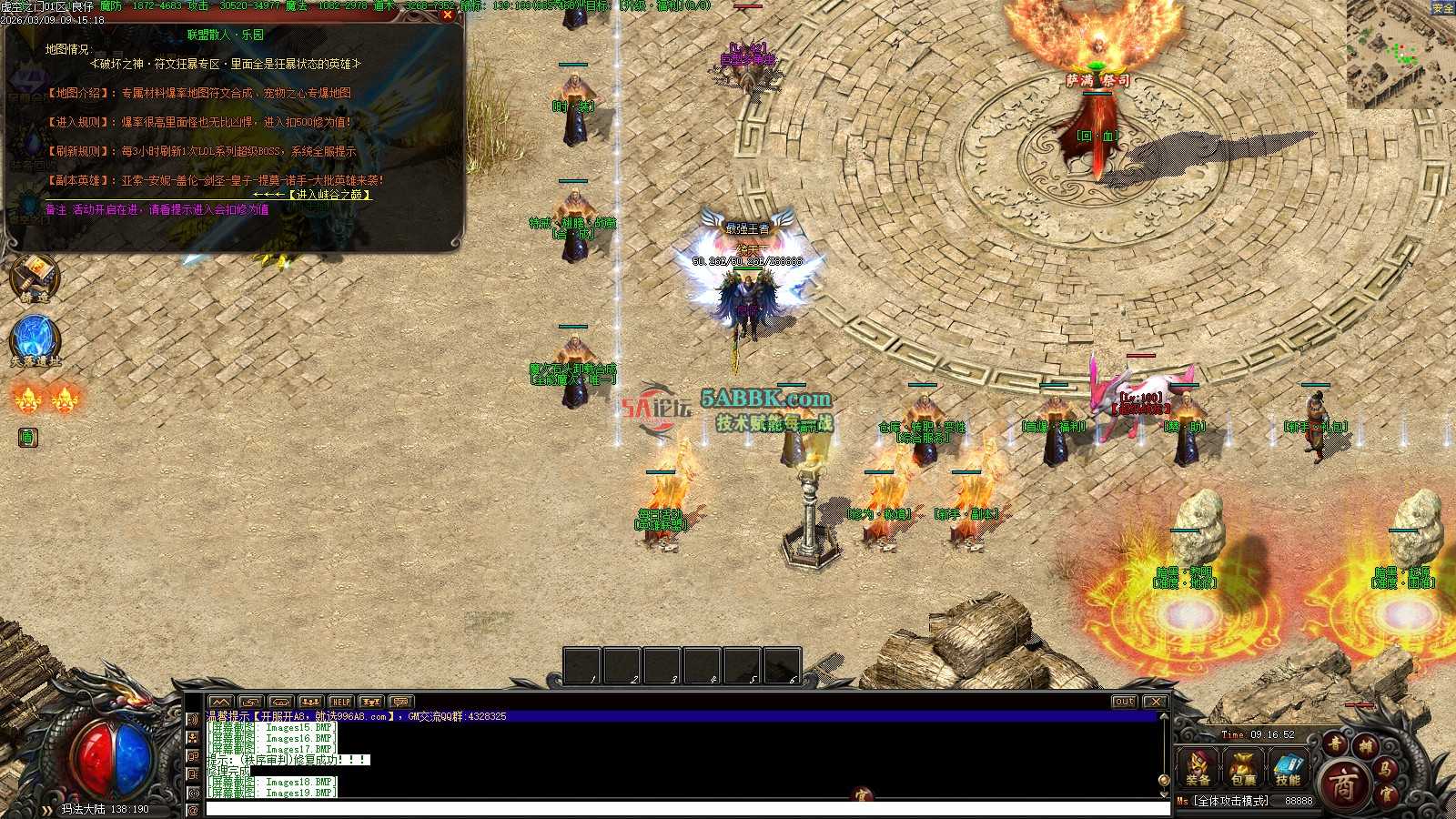
Task: Click the round 马 mount button
Action: point(1385,769)
